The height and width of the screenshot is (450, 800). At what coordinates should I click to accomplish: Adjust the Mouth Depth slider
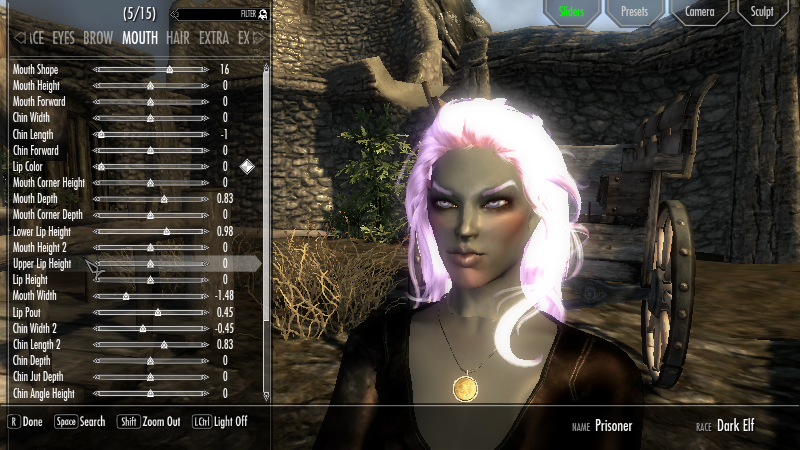click(165, 199)
